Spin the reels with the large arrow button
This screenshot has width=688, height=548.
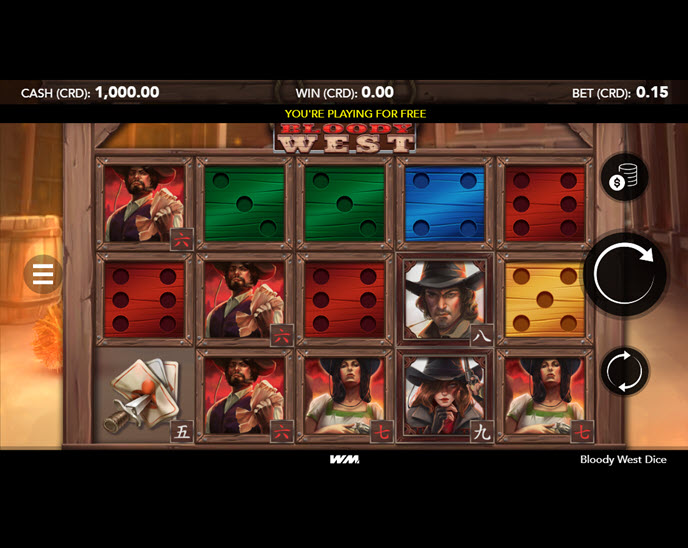click(624, 274)
